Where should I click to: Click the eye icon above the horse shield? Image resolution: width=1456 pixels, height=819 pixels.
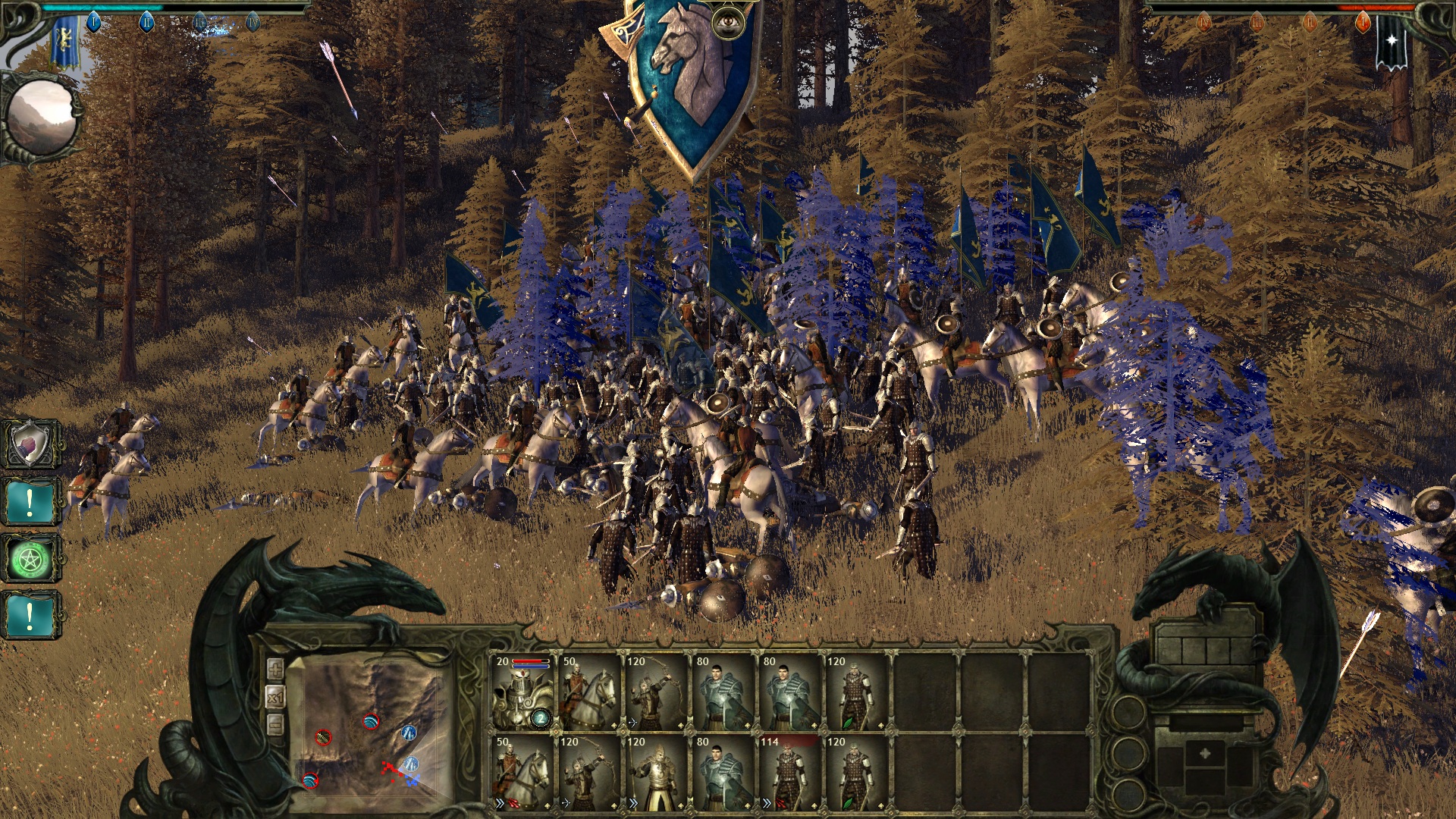click(x=728, y=22)
